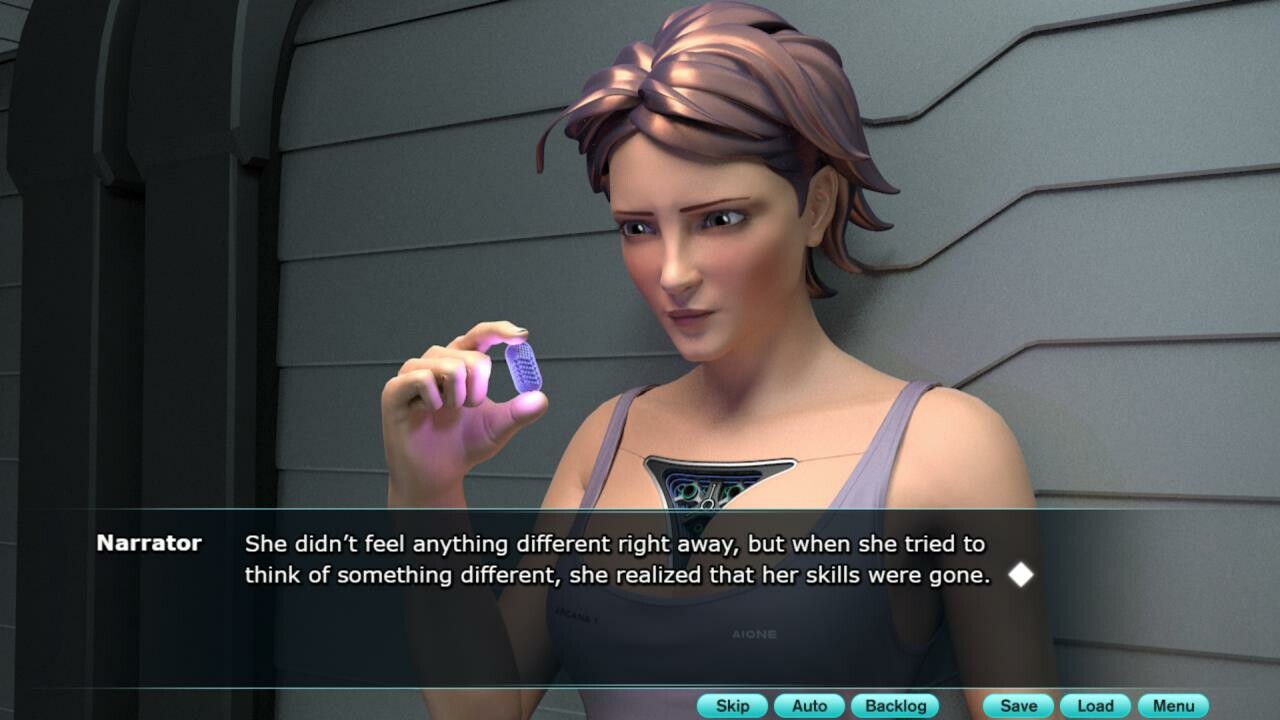Save the current game
This screenshot has height=720, width=1280.
point(1018,706)
